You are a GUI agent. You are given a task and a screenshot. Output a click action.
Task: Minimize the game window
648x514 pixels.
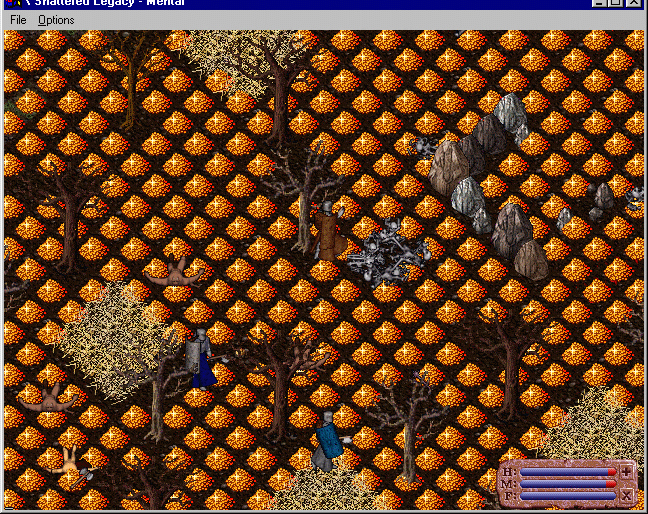click(x=600, y=3)
